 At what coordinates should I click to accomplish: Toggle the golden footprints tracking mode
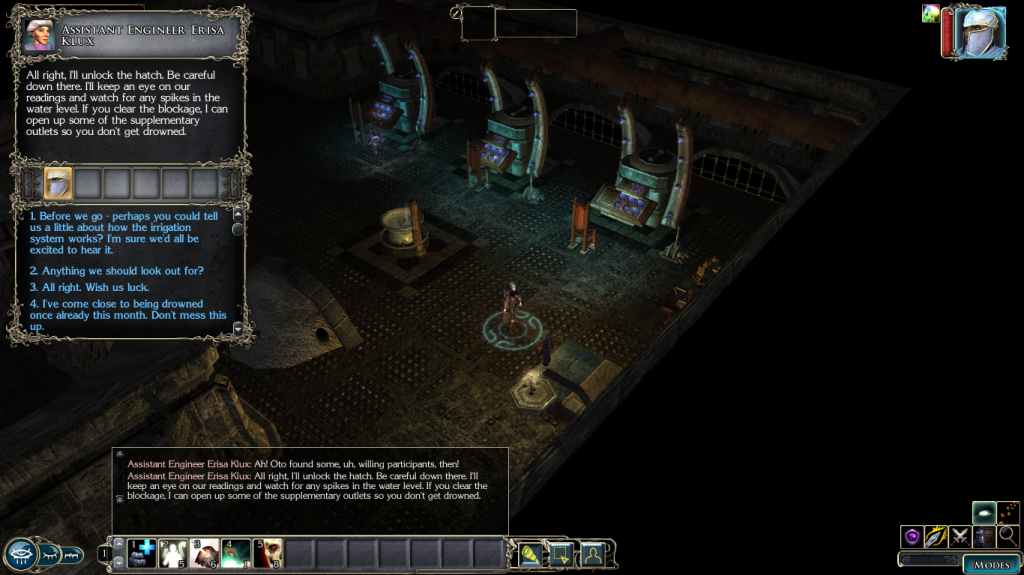coord(1008,513)
